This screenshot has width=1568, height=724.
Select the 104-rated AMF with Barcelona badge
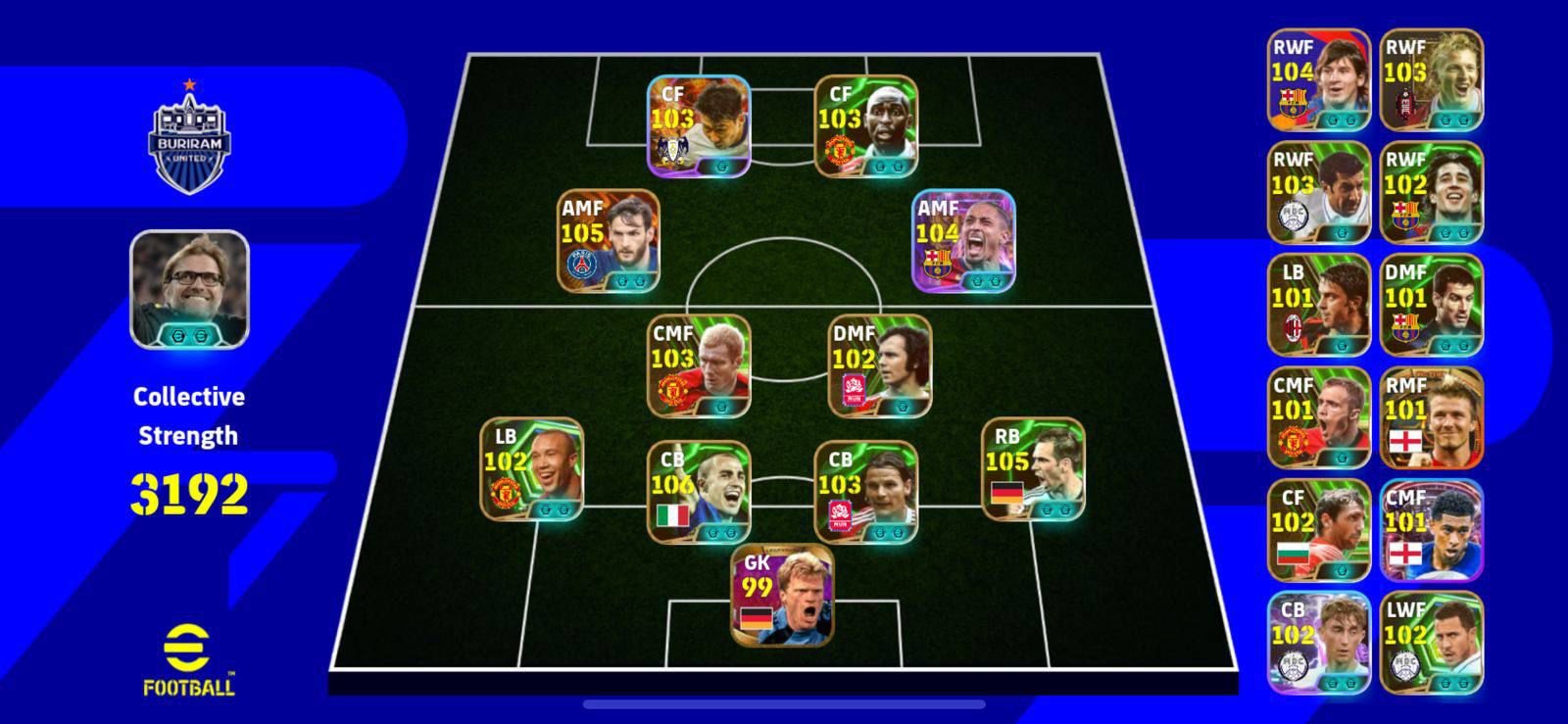pos(963,241)
